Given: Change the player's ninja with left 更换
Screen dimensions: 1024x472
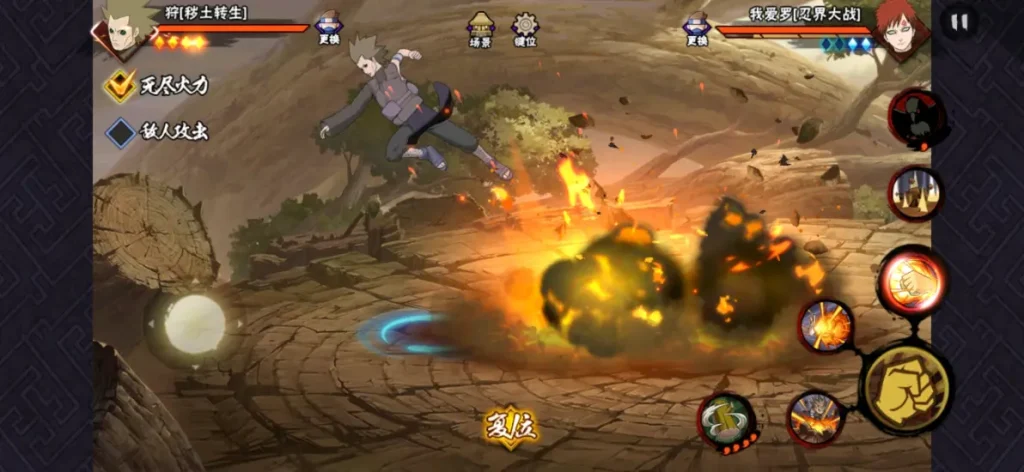Looking at the screenshot, I should (x=329, y=28).
